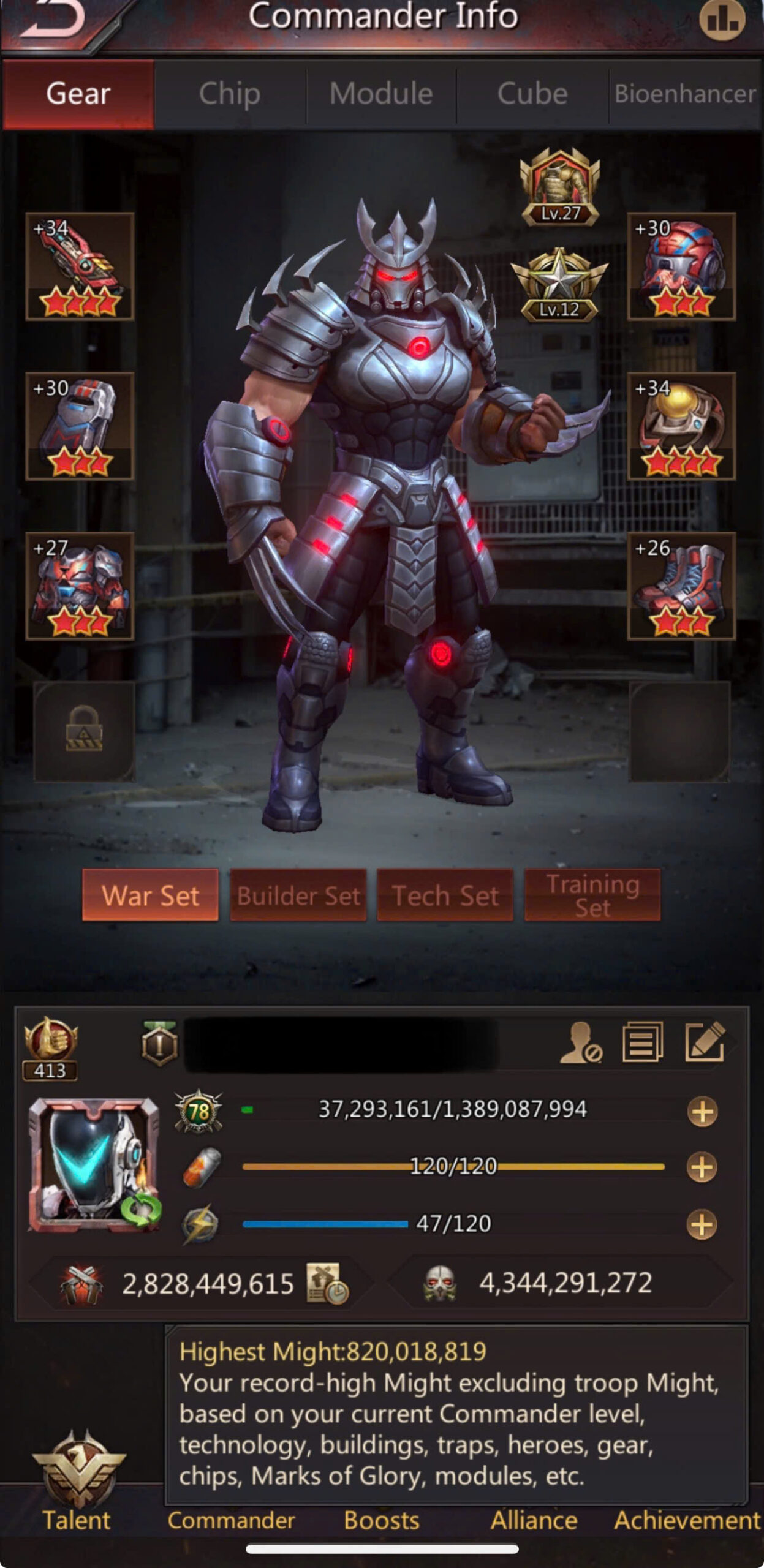Open the Module tab
The image size is (764, 1568).
(x=381, y=94)
